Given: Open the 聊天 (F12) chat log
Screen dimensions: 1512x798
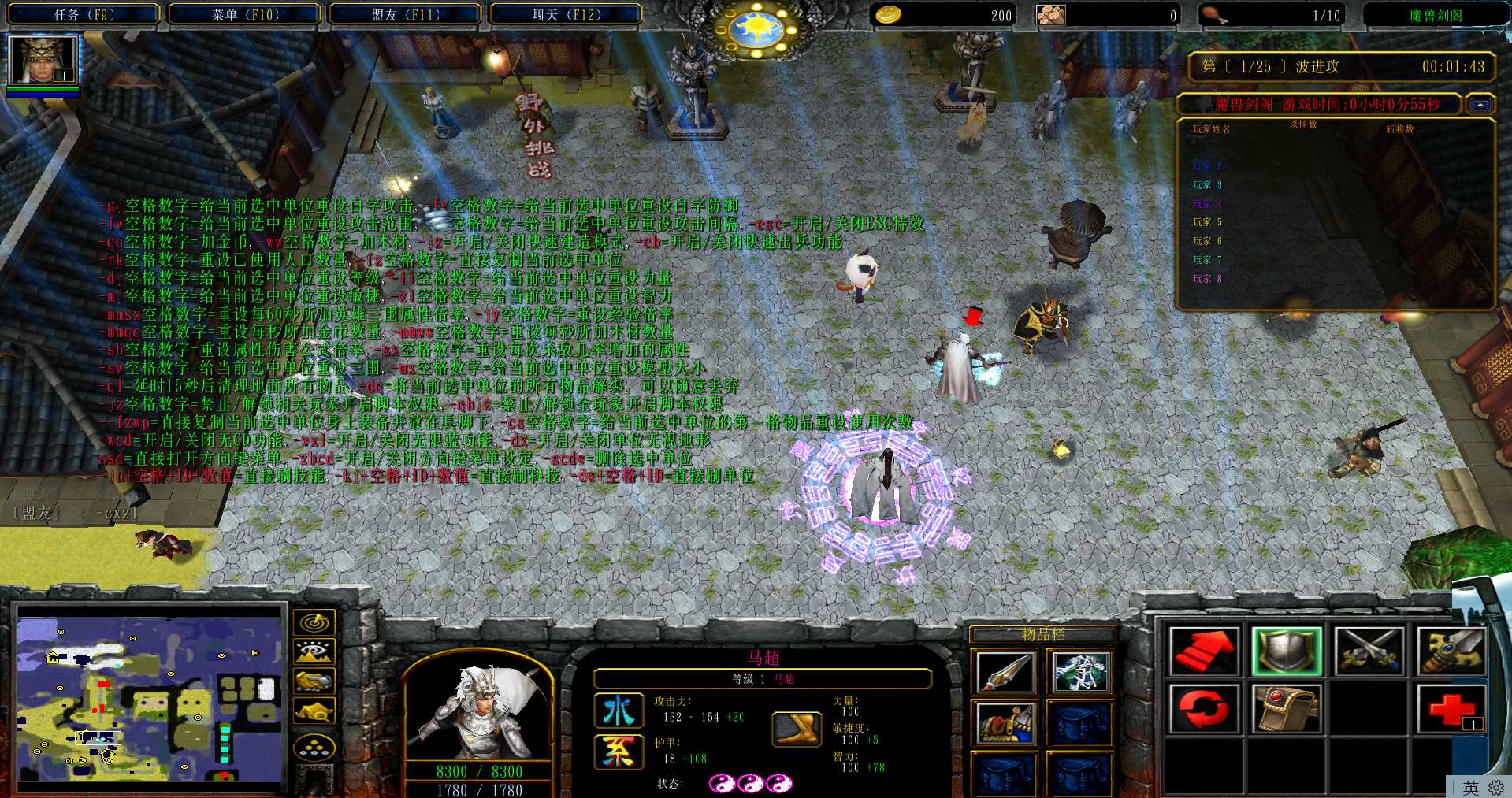Looking at the screenshot, I should 566,14.
